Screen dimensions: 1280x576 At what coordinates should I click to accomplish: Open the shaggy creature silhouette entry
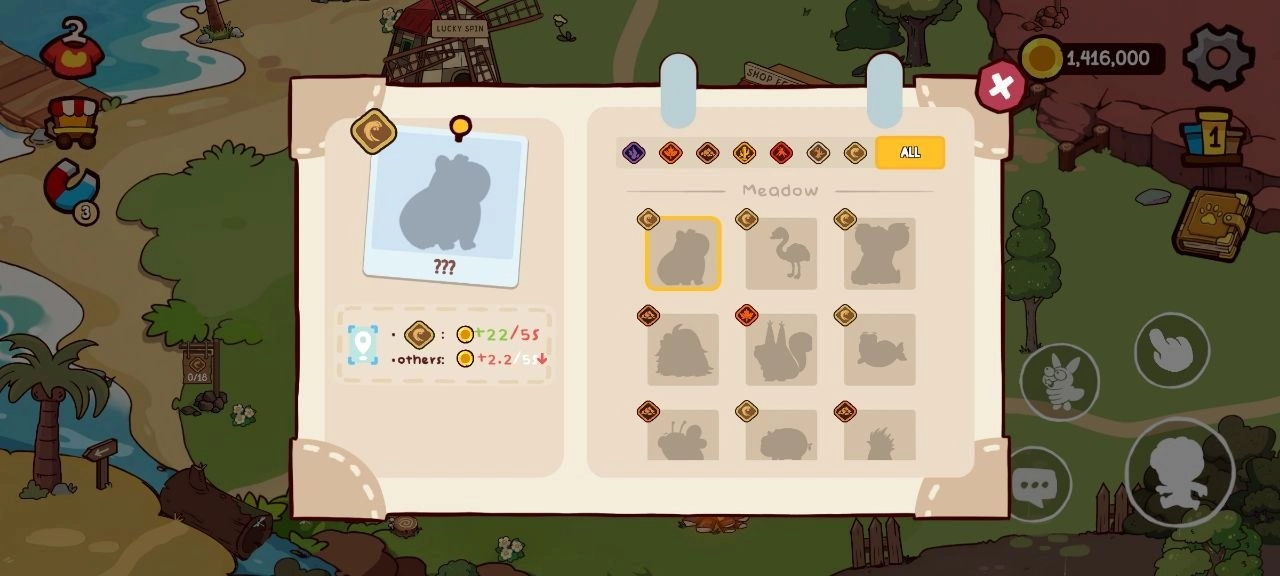pyautogui.click(x=683, y=350)
